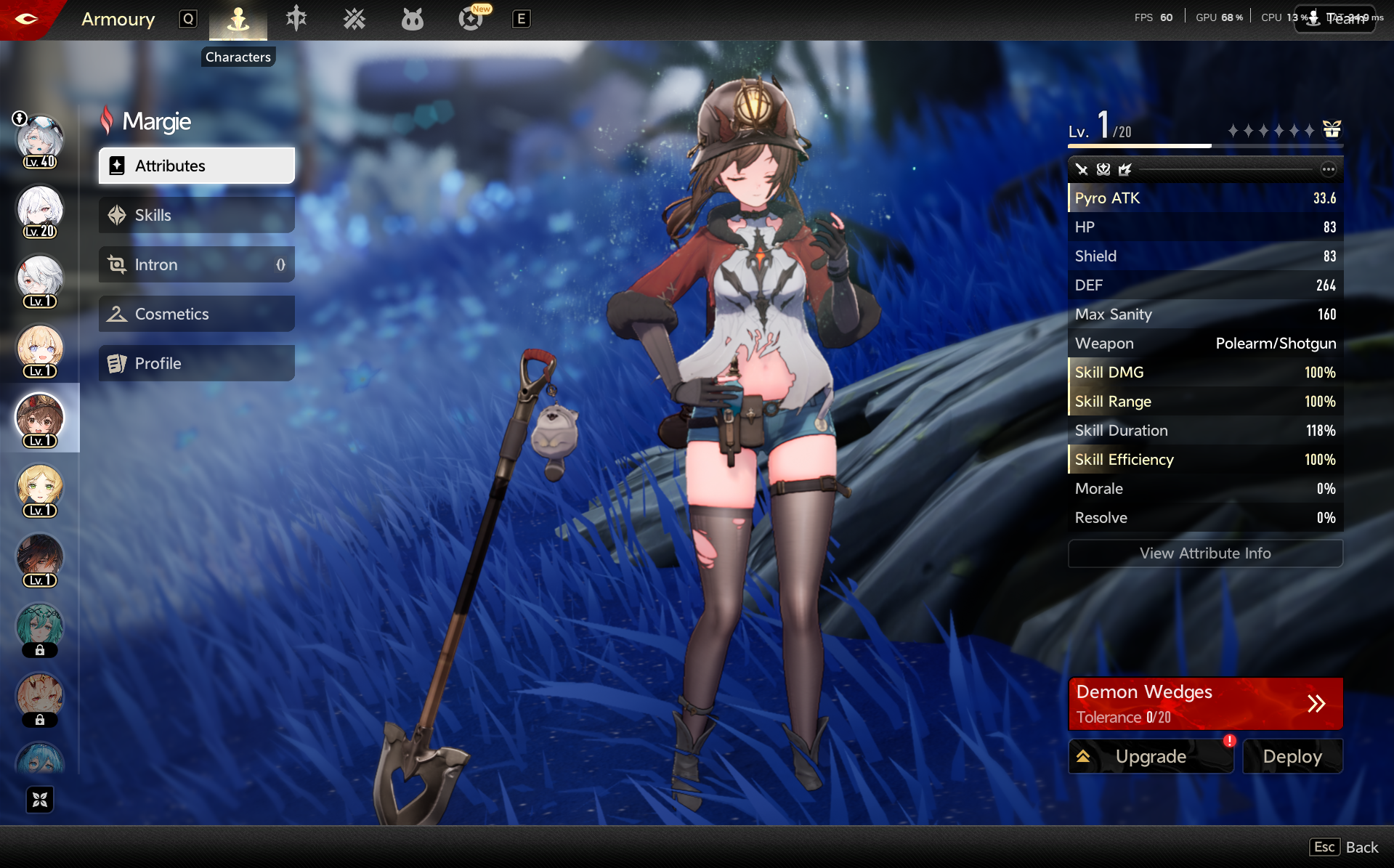Show Margie's Profile page
The height and width of the screenshot is (868, 1394).
point(196,363)
